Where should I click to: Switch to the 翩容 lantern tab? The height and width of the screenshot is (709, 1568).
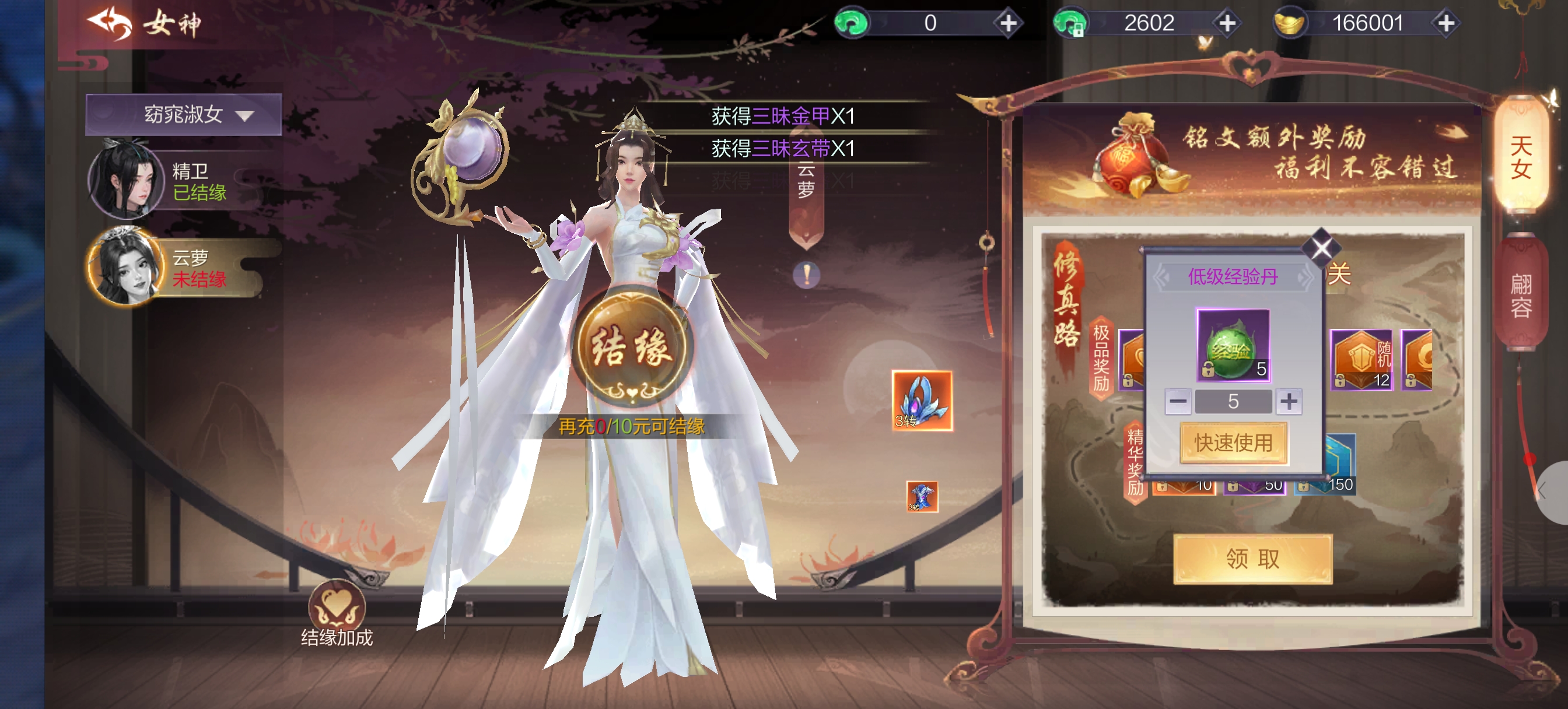1521,296
